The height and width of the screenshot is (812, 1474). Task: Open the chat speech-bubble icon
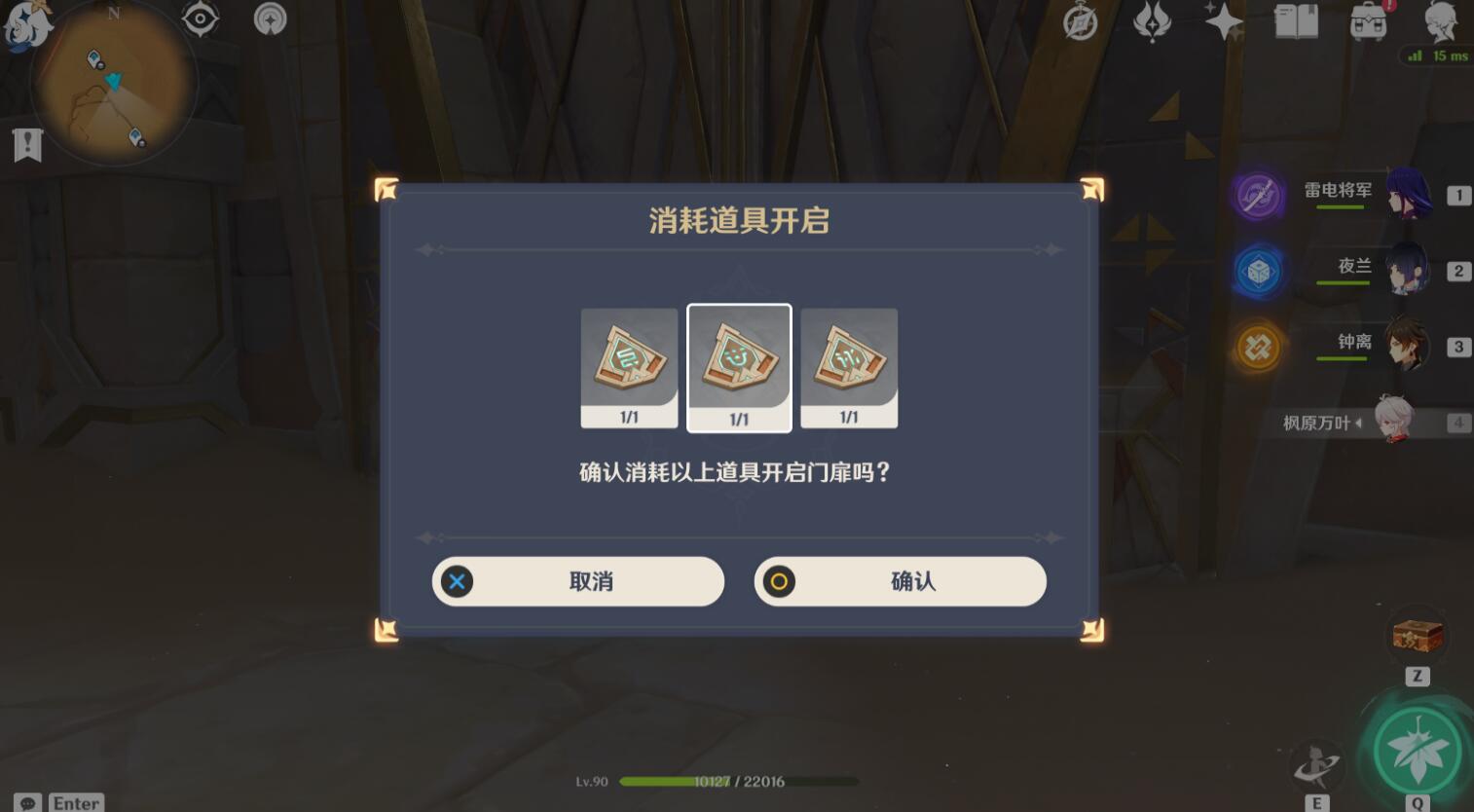tap(27, 803)
